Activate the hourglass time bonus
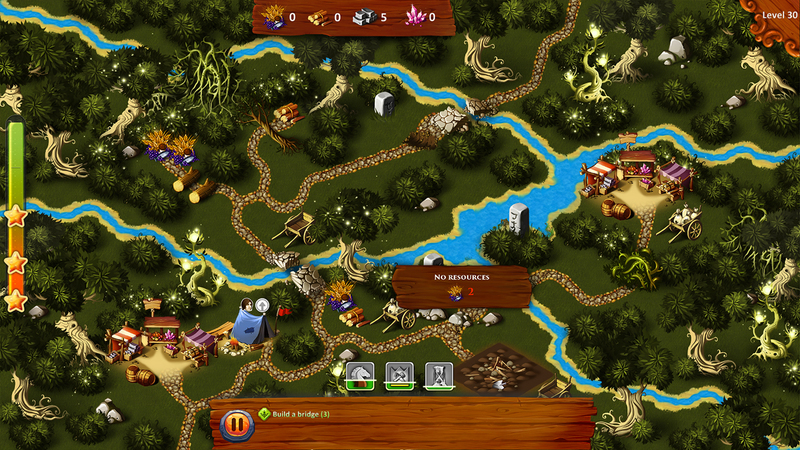The height and width of the screenshot is (450, 800). (438, 375)
